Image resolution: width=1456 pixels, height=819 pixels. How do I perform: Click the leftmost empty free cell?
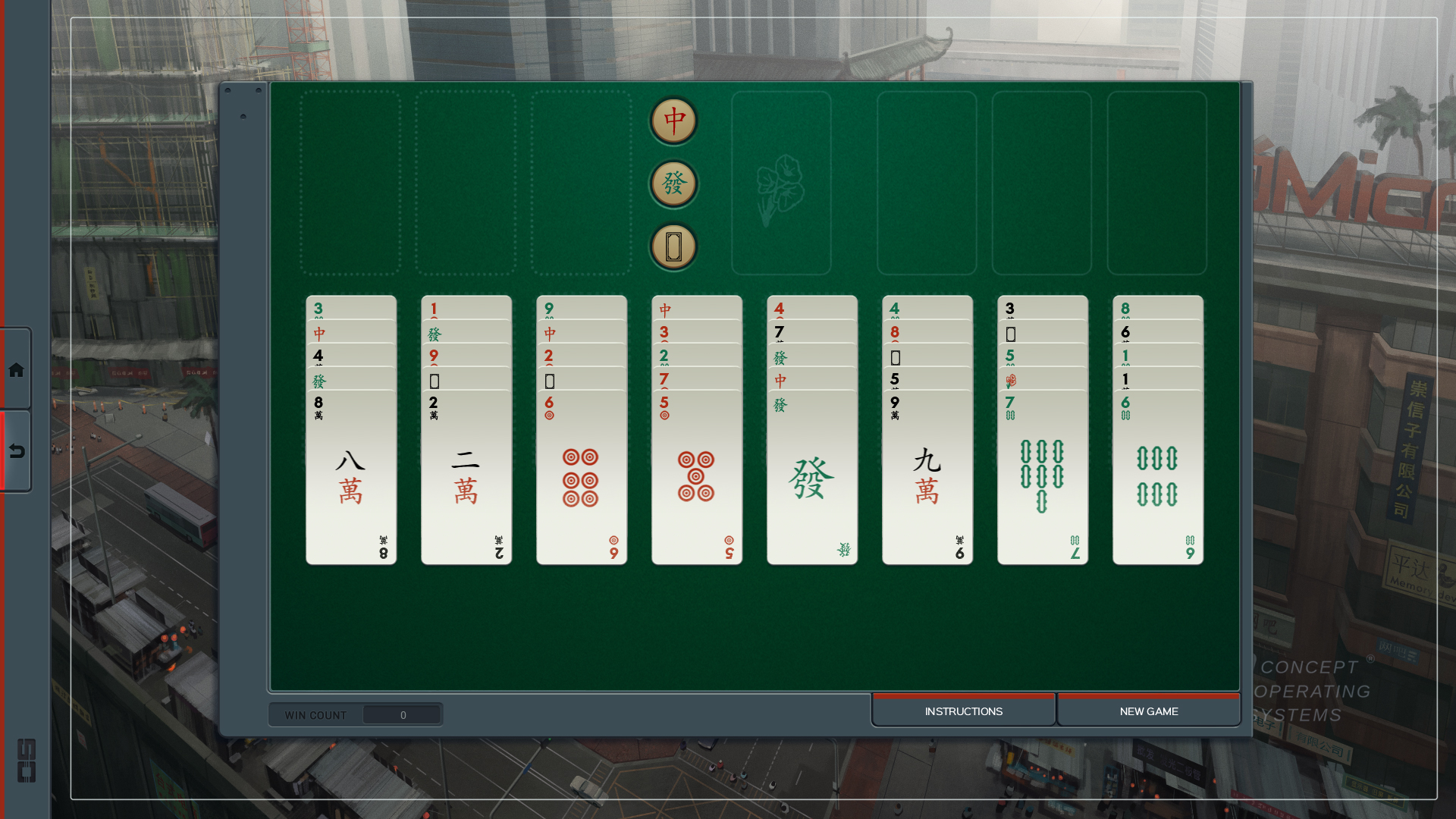(351, 182)
